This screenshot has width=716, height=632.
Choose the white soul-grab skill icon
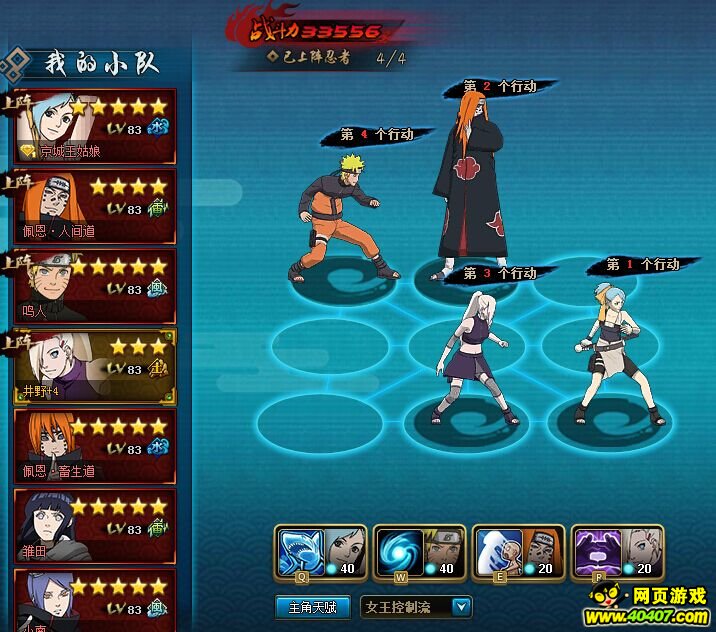click(x=497, y=550)
